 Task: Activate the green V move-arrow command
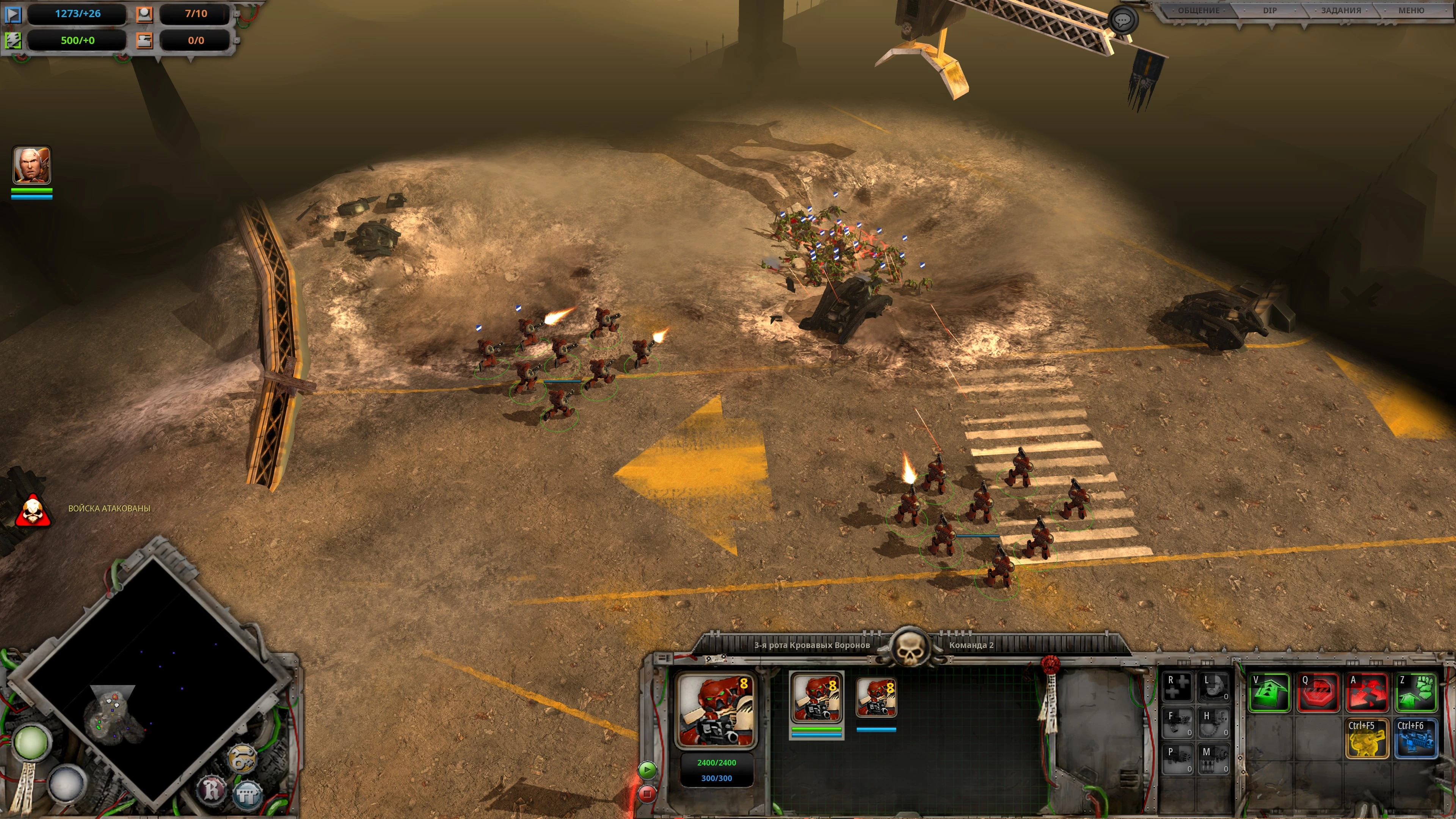click(x=1269, y=692)
